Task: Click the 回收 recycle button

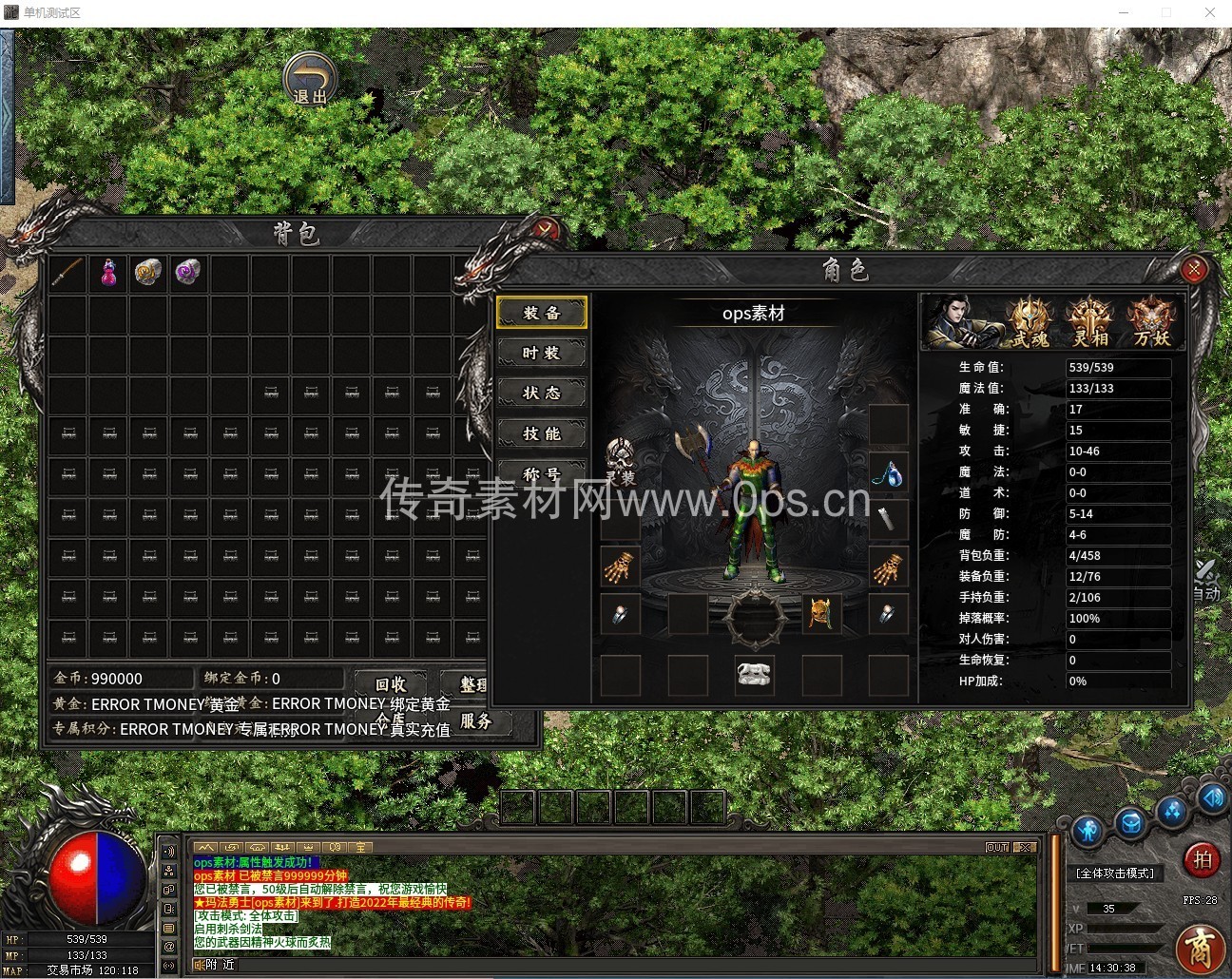Action: click(x=391, y=683)
